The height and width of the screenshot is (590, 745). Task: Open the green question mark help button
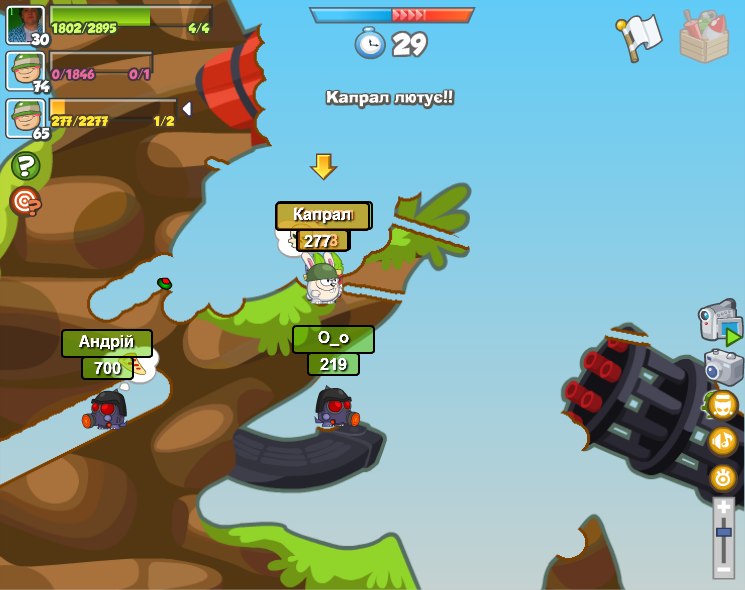(25, 165)
